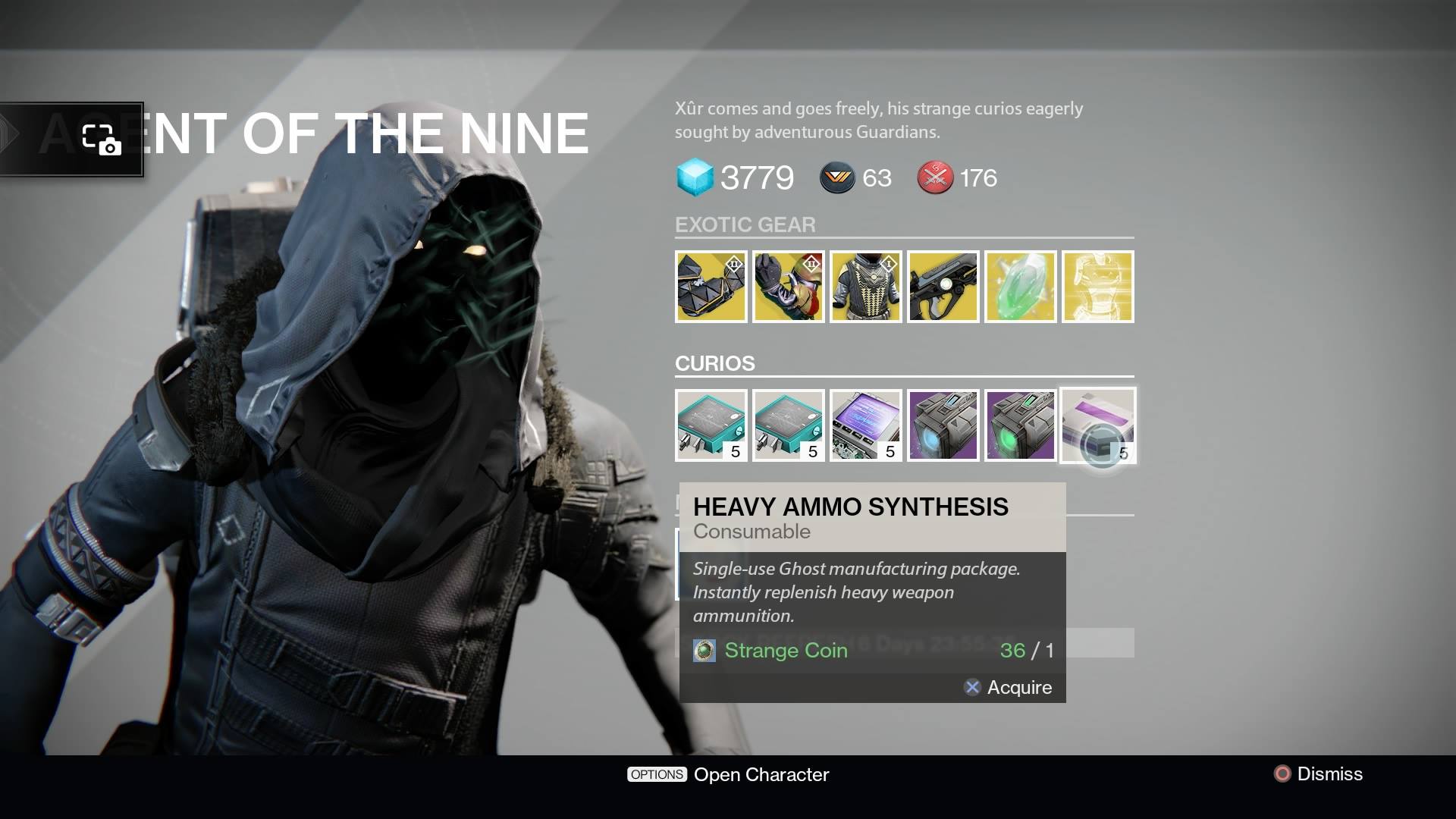Screen dimensions: 1456x819
Task: Click the red Crucible Marks icon showing 176
Action: click(x=935, y=177)
